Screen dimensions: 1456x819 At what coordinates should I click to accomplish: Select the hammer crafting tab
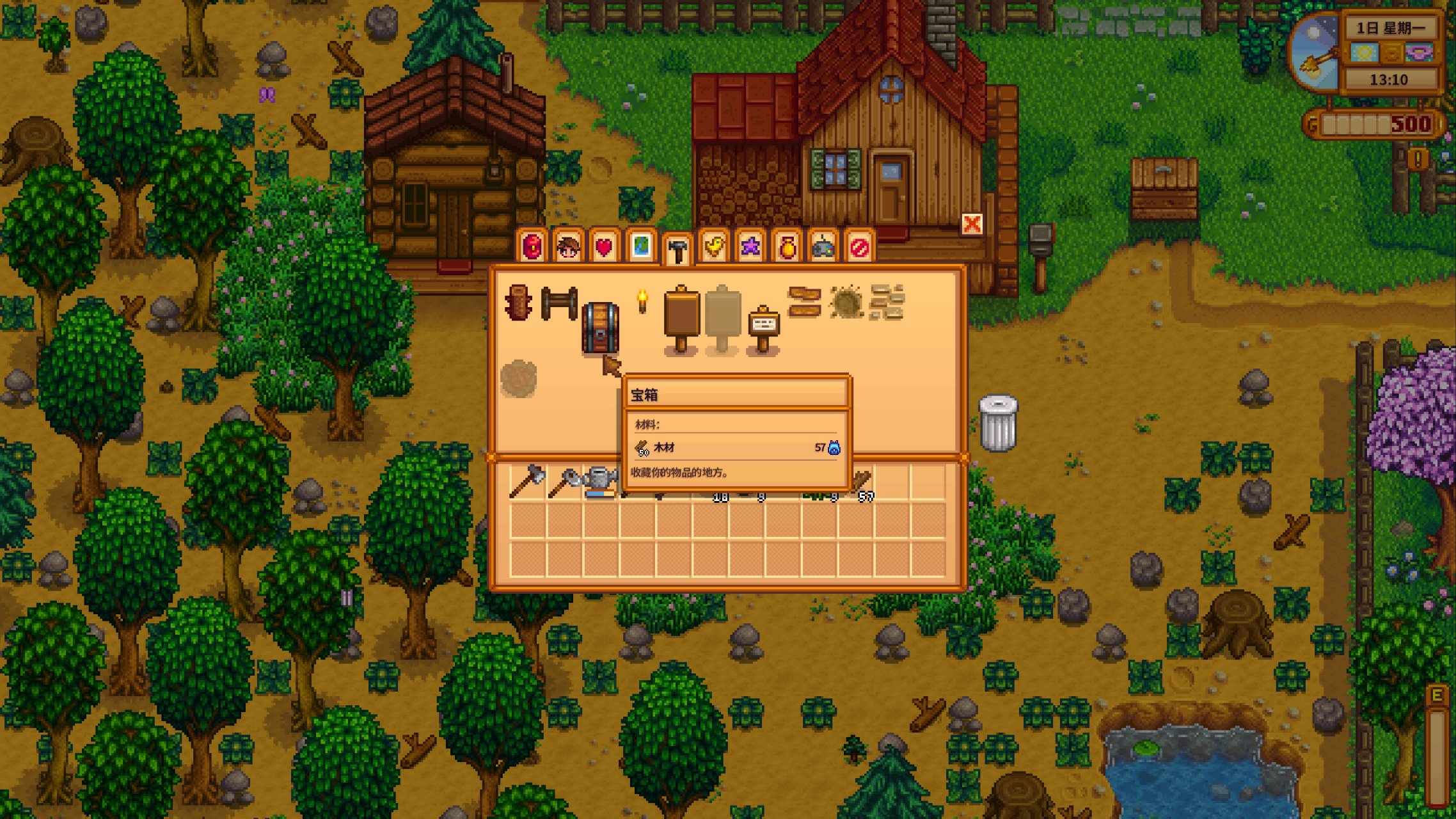click(677, 249)
